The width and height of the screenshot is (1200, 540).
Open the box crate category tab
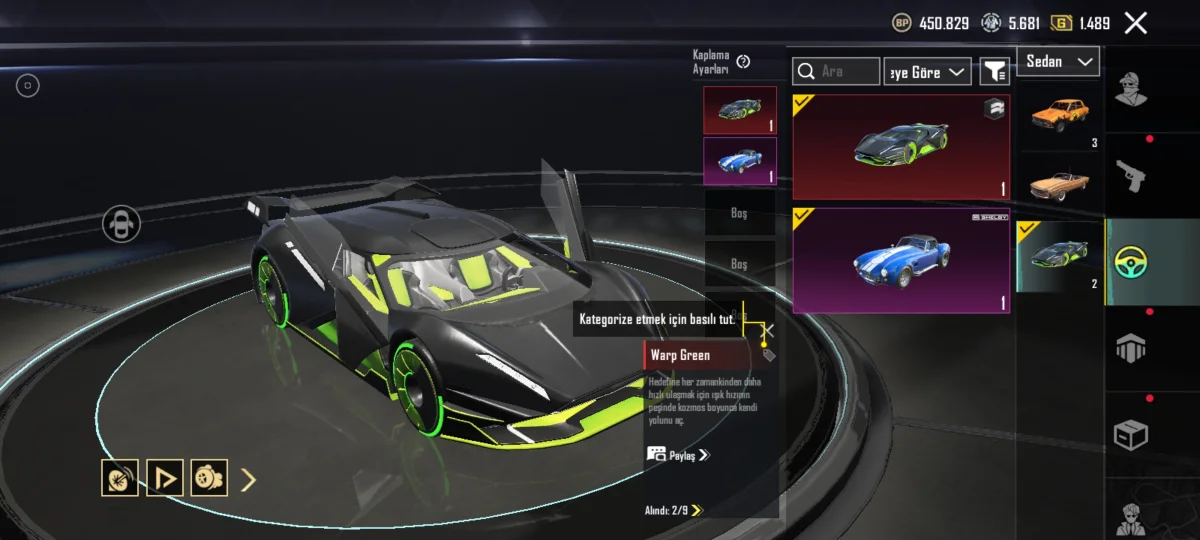(1131, 435)
